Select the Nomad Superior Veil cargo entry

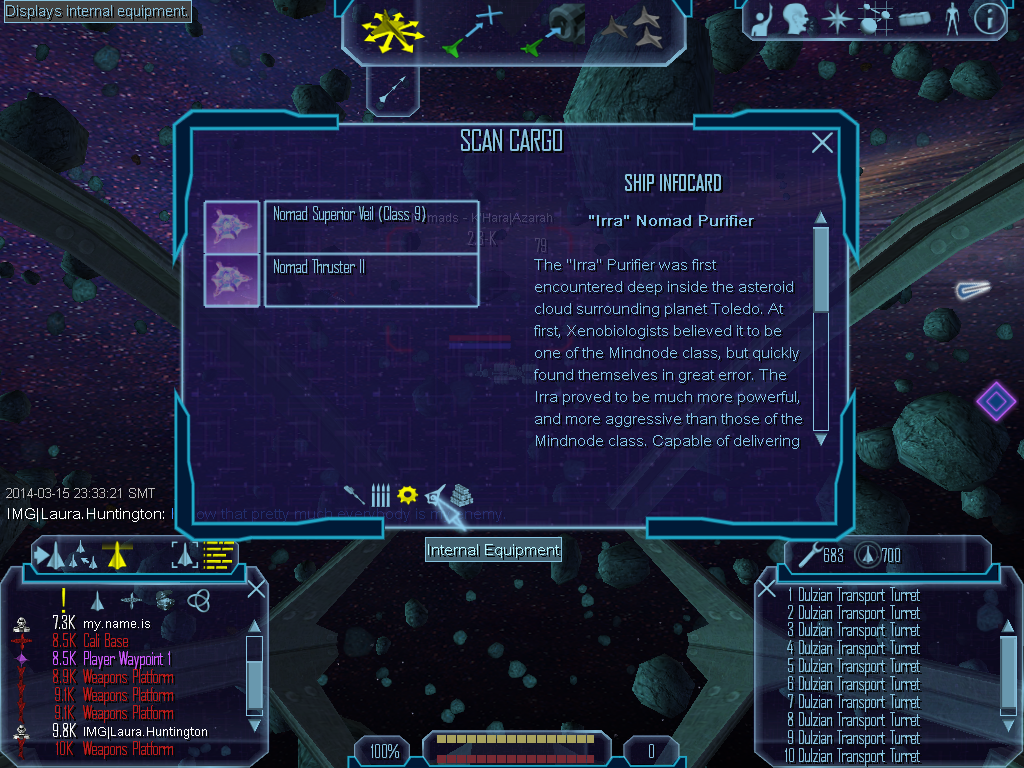click(370, 226)
